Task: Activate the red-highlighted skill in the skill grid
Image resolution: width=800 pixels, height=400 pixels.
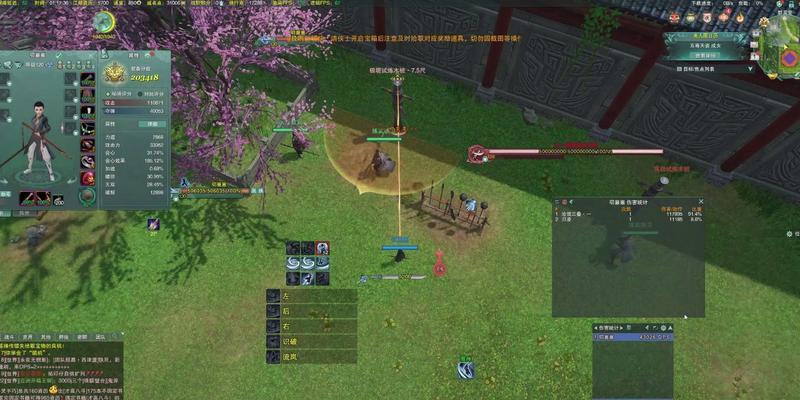Action: pyautogui.click(x=323, y=247)
